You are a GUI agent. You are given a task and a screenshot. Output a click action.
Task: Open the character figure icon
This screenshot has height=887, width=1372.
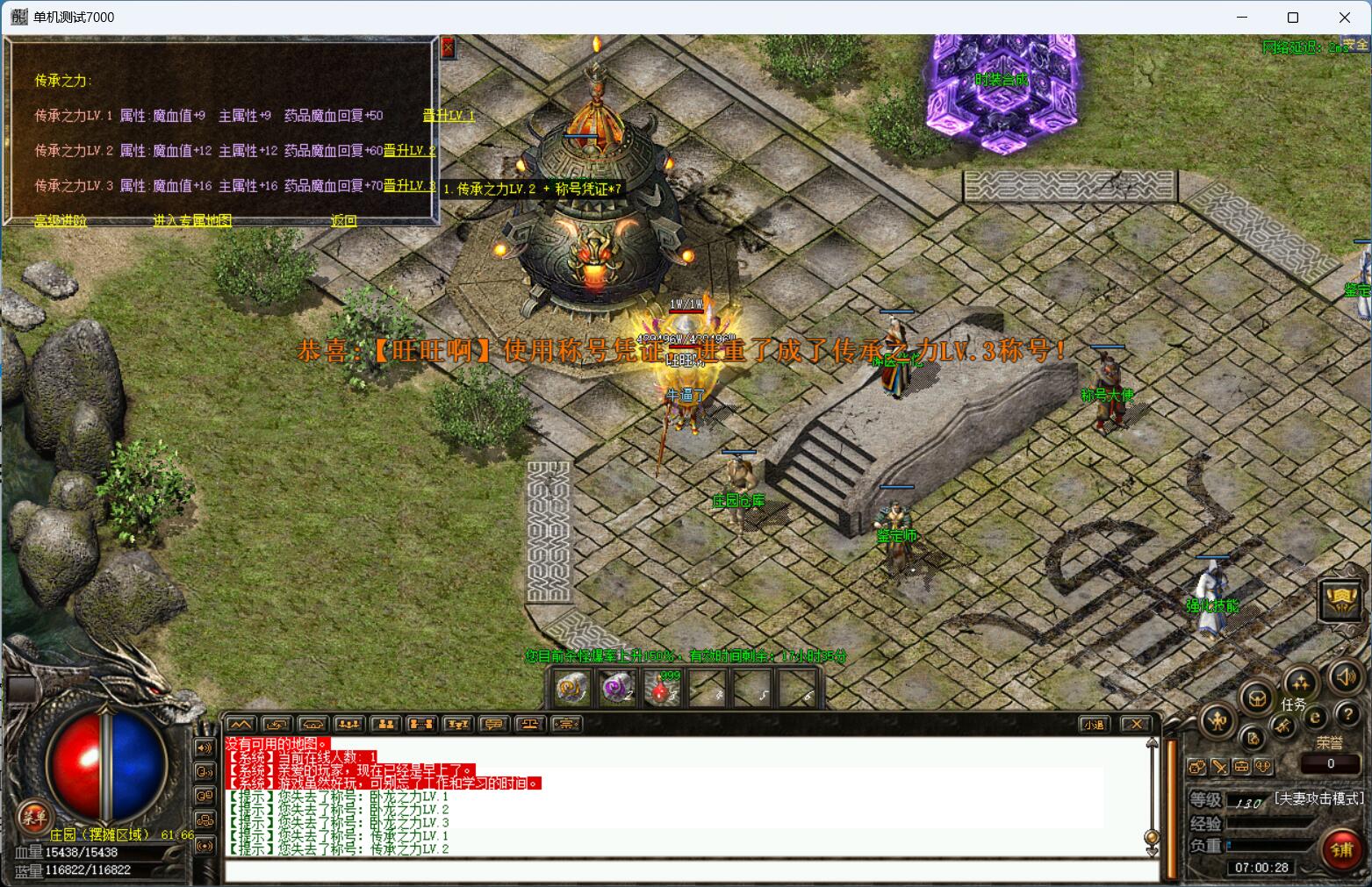[1218, 721]
